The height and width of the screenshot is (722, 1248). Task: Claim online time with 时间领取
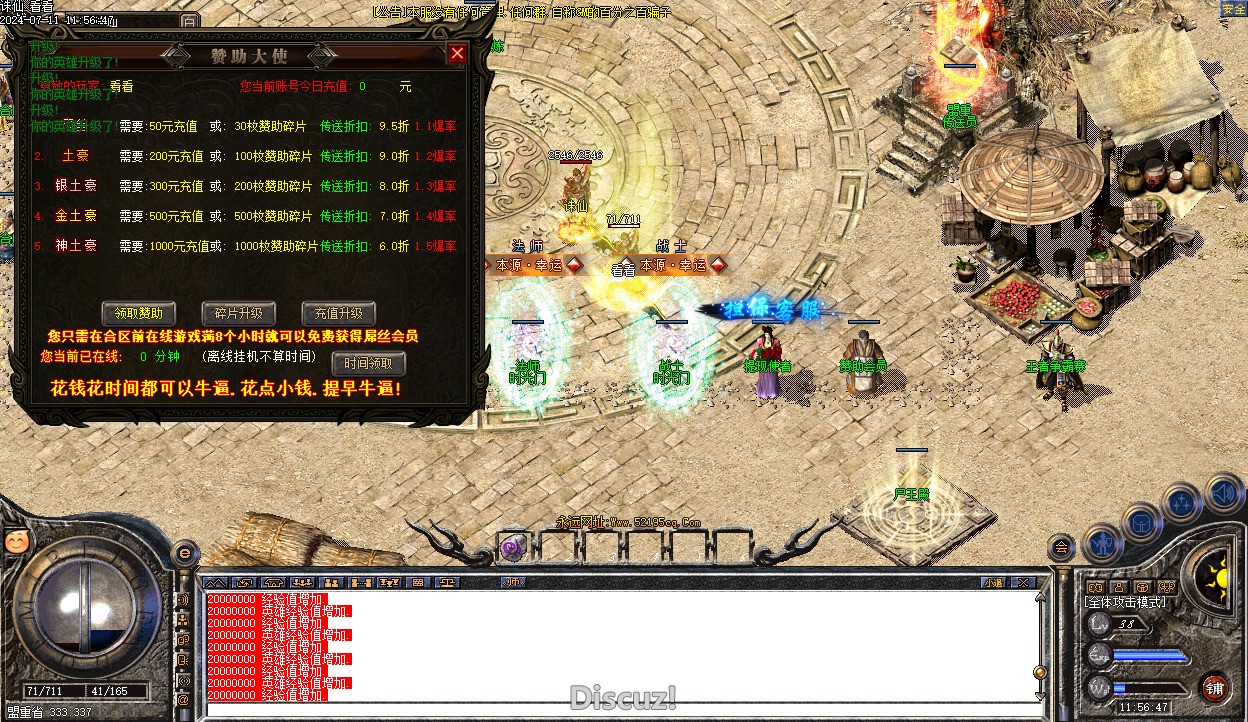(x=368, y=362)
